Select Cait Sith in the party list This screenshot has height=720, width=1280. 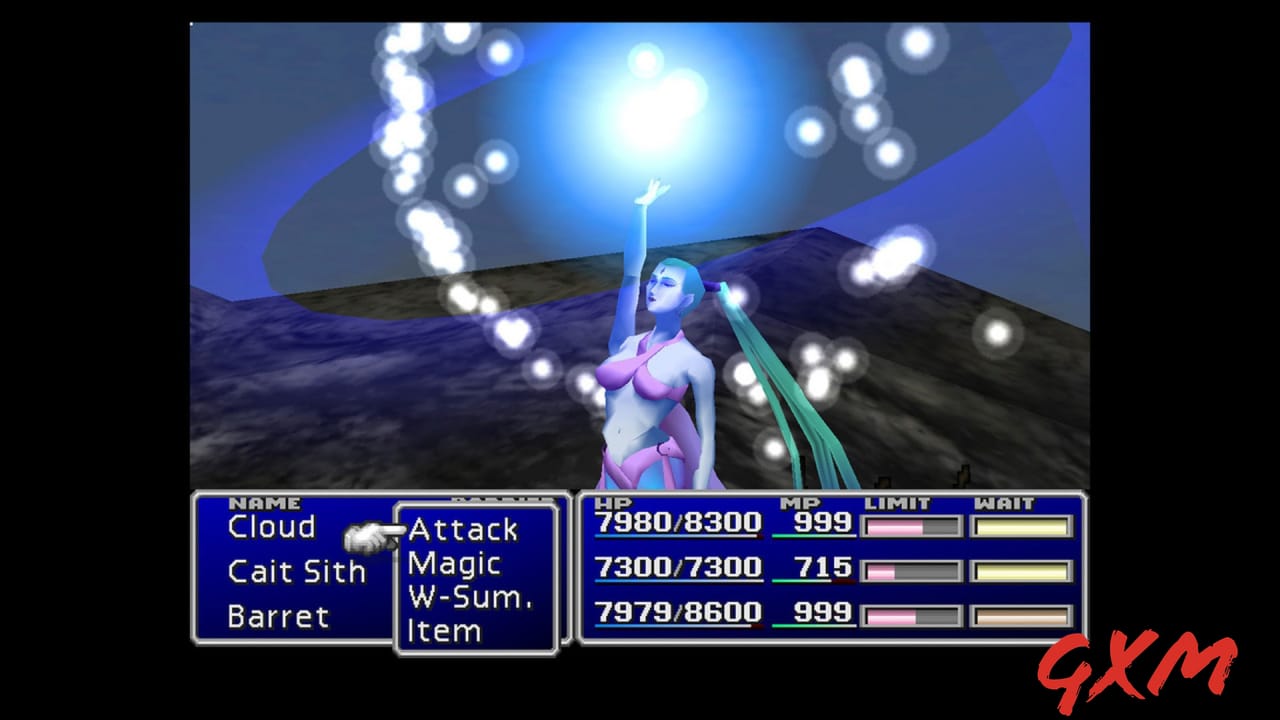[x=295, y=572]
